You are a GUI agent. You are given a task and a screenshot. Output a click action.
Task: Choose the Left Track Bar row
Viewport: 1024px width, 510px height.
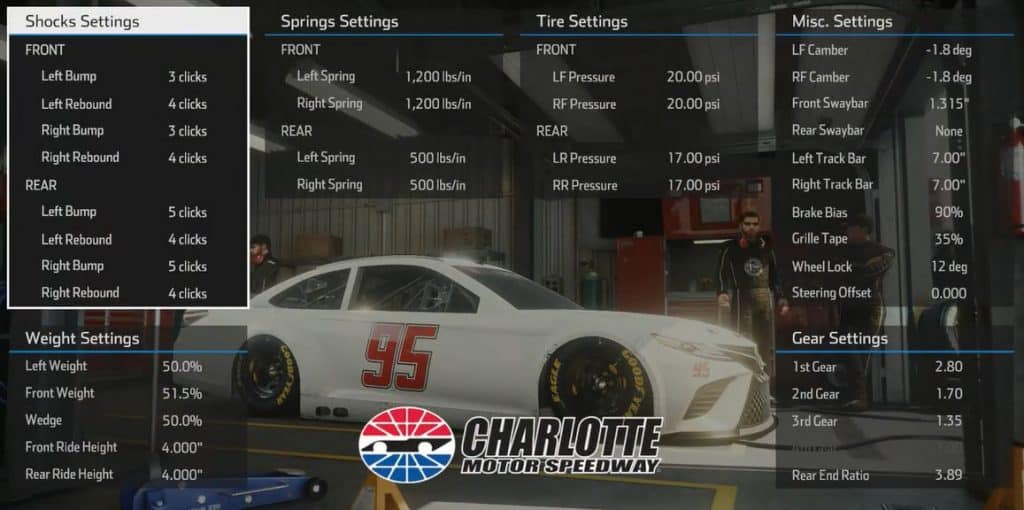(878, 158)
